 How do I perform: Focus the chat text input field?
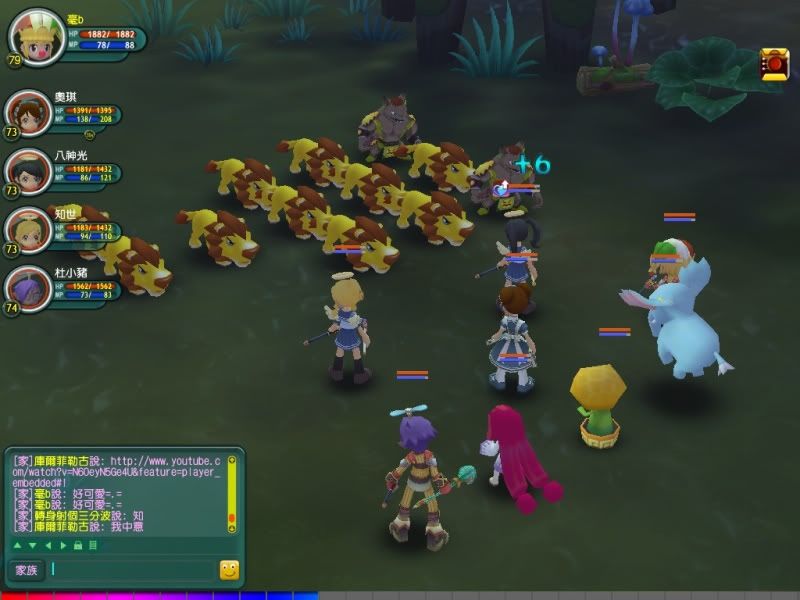coord(132,570)
